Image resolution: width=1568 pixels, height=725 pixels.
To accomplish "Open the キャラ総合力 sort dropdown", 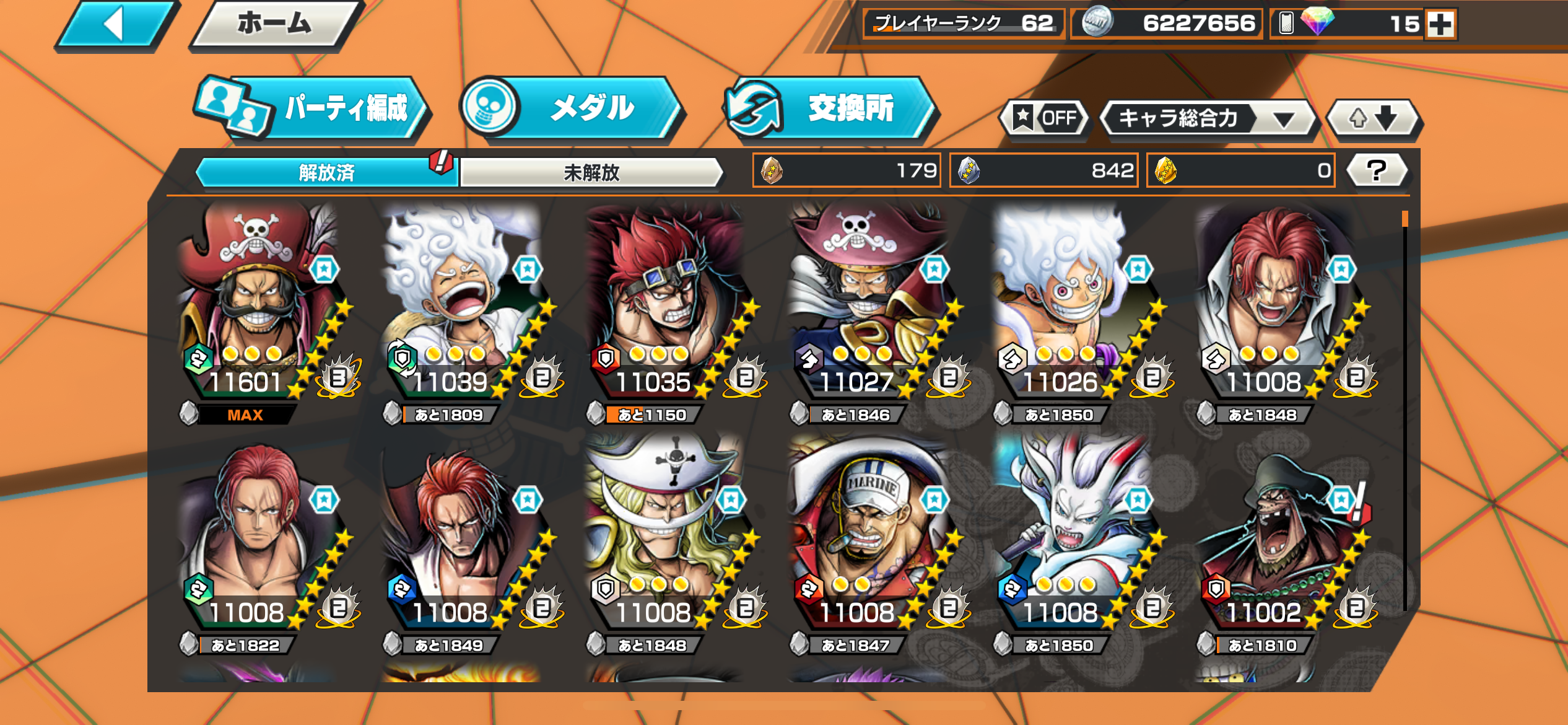I will (x=1208, y=118).
